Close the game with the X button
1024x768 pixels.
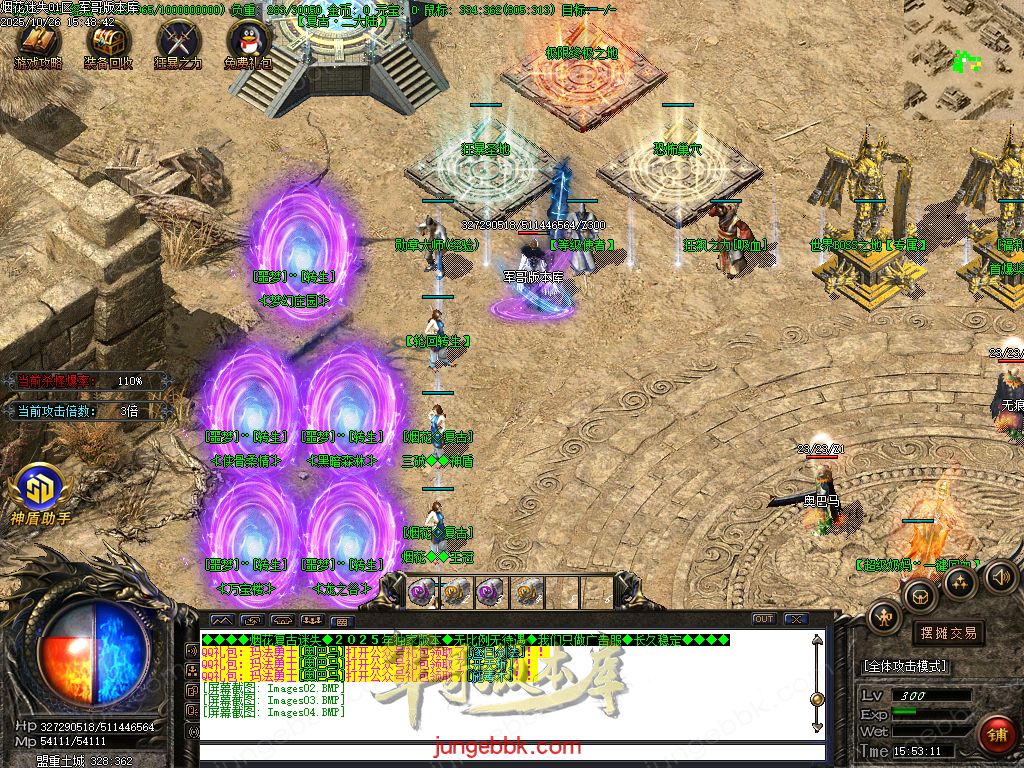coord(796,619)
